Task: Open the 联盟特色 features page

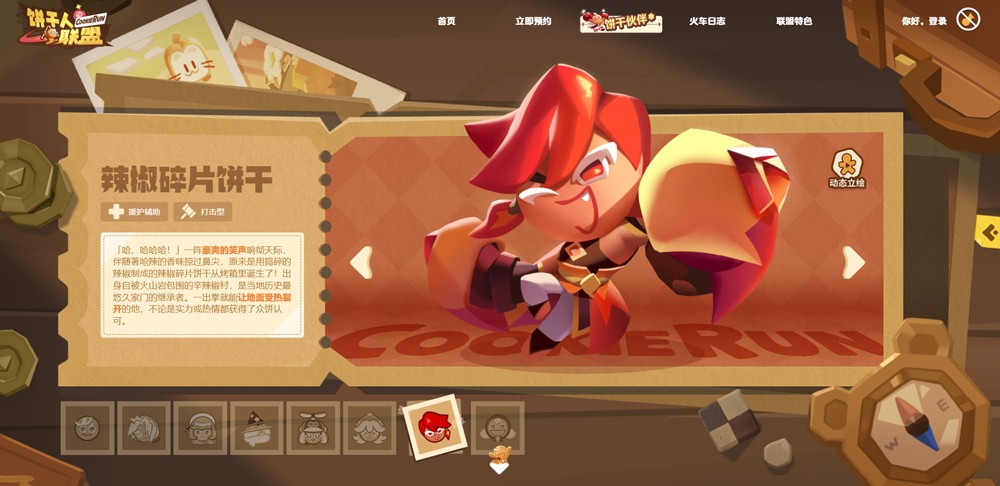Action: 794,21
